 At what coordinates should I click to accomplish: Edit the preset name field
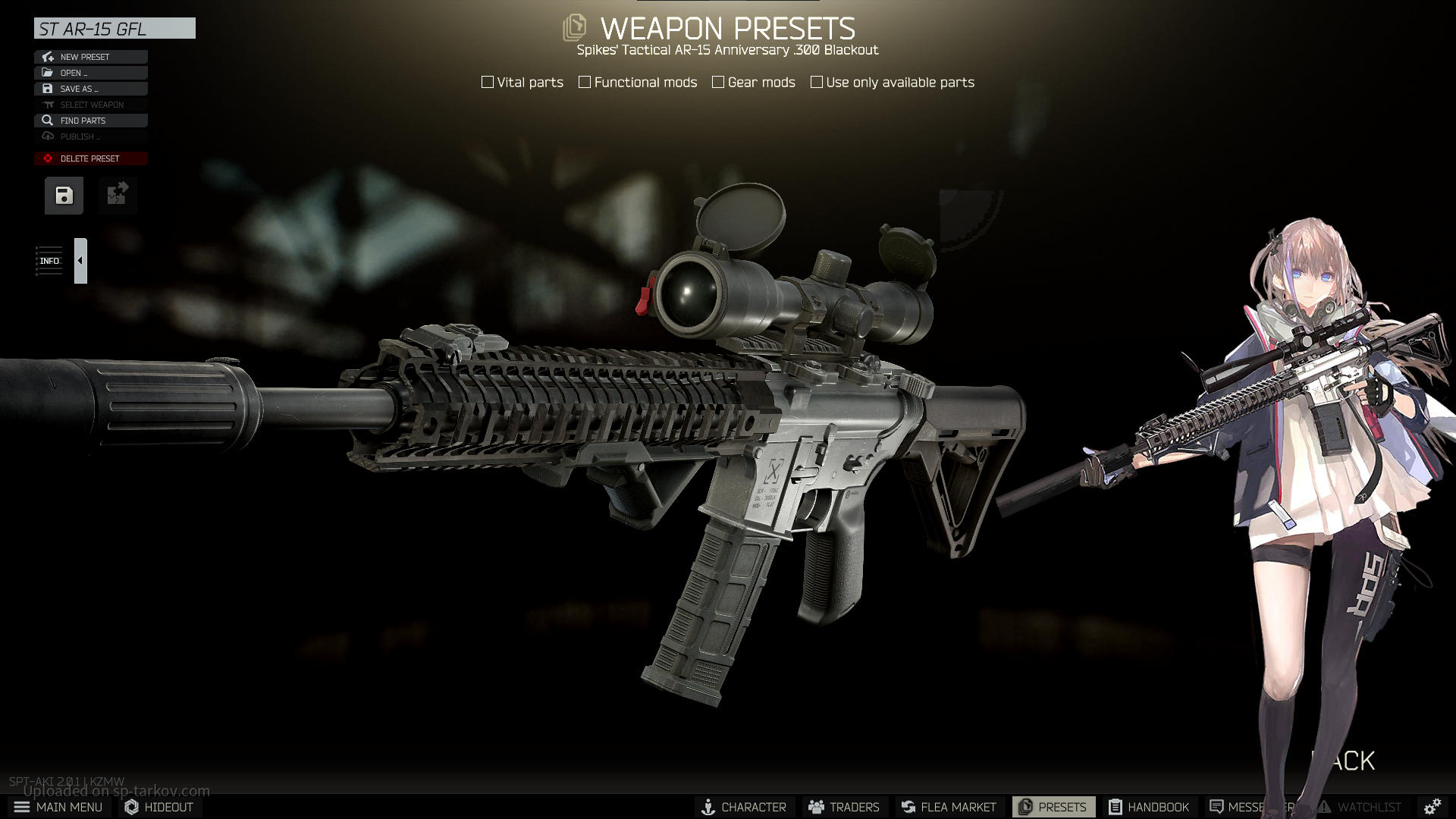[x=115, y=29]
